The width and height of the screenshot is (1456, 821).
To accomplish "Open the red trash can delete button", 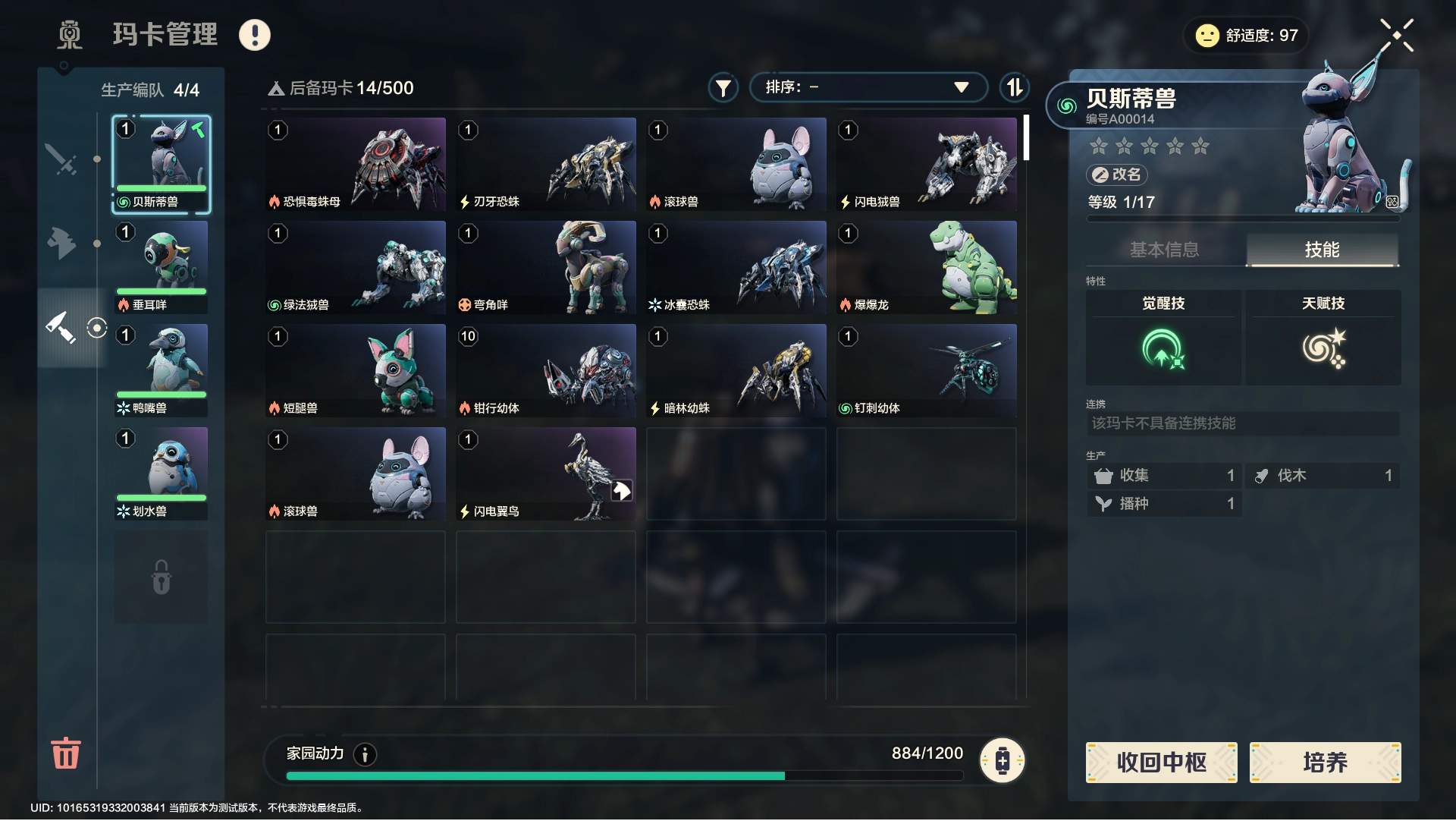I will (x=66, y=753).
